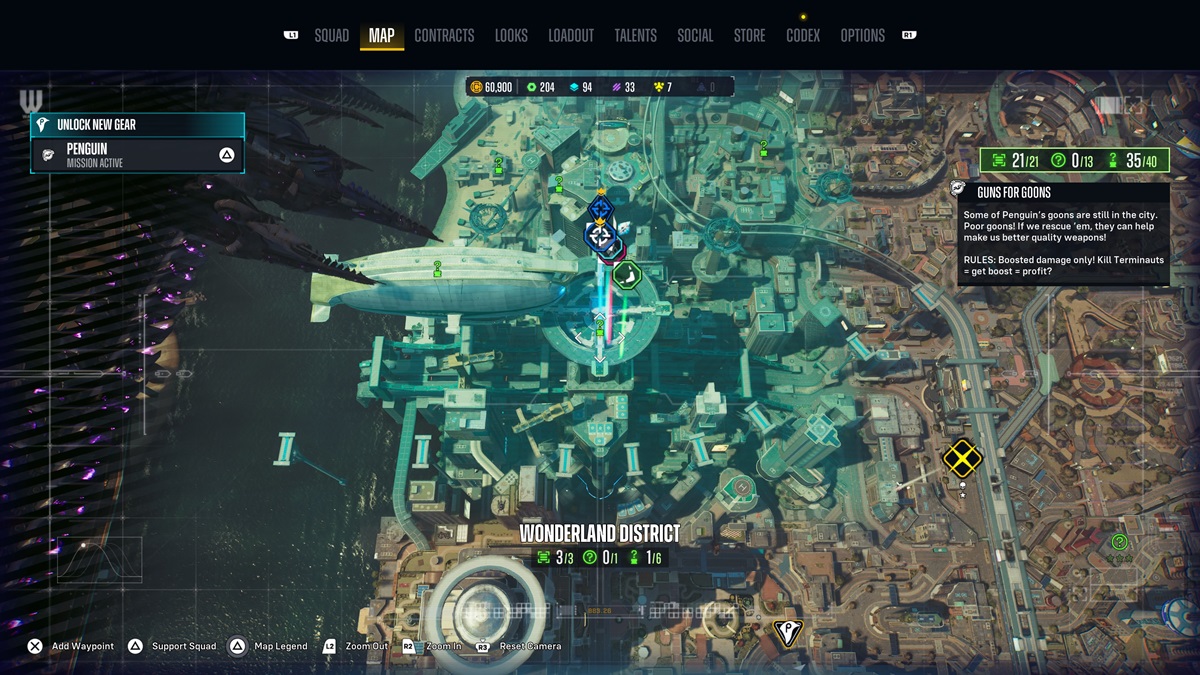Open the Guns for Goons mission description

click(1062, 234)
